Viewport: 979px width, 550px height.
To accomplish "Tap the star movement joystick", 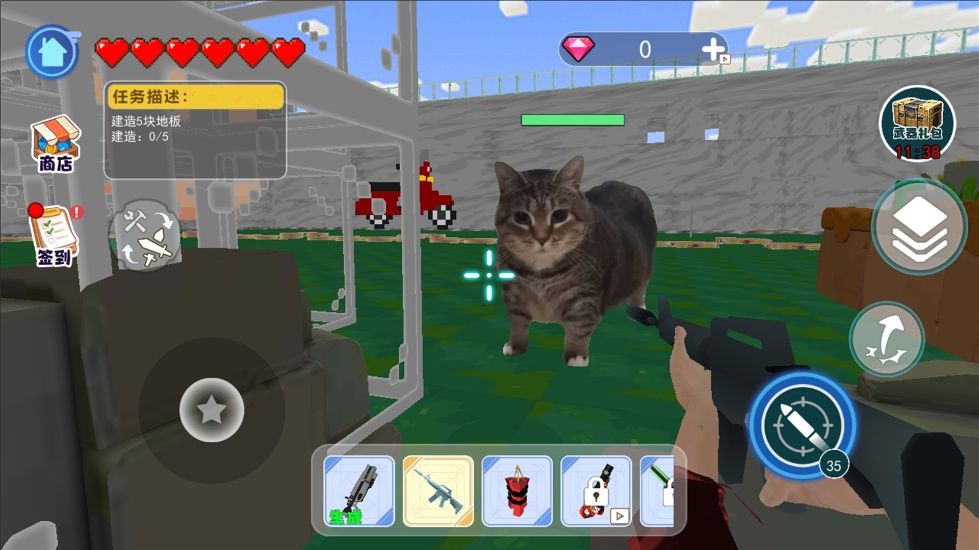I will 211,409.
